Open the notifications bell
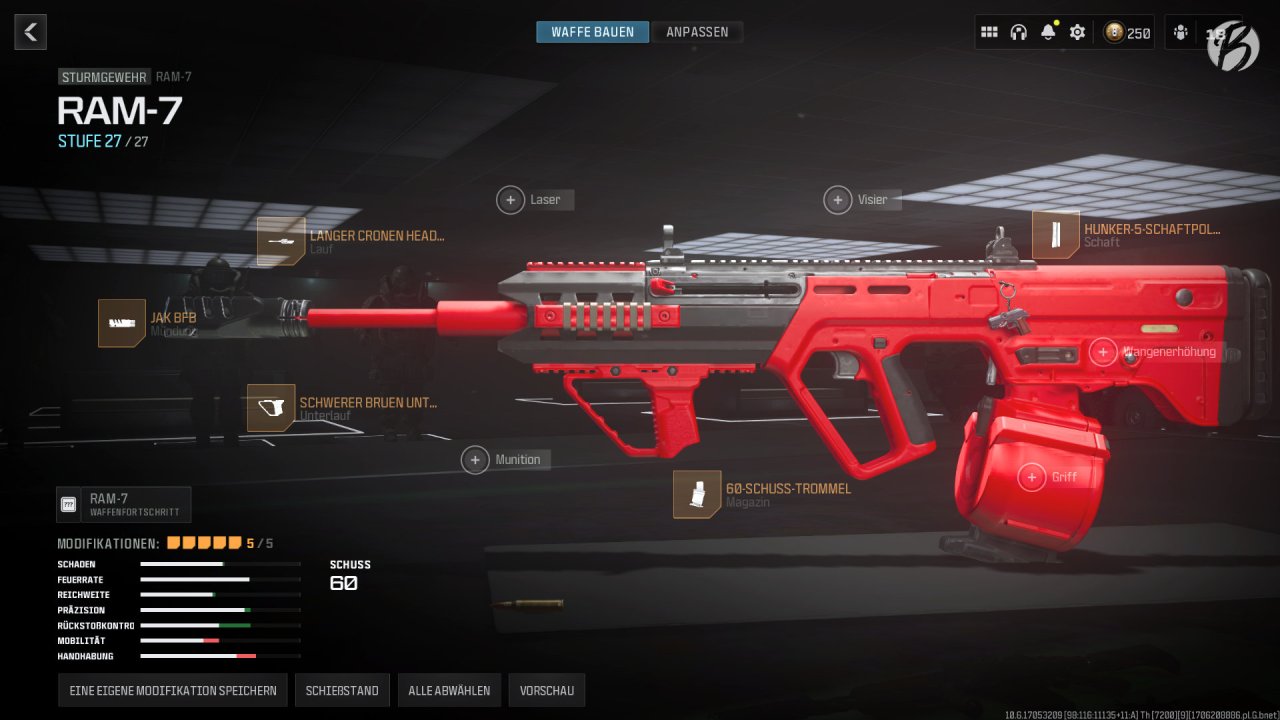Screen dimensions: 1280x720 pyautogui.click(x=1048, y=31)
